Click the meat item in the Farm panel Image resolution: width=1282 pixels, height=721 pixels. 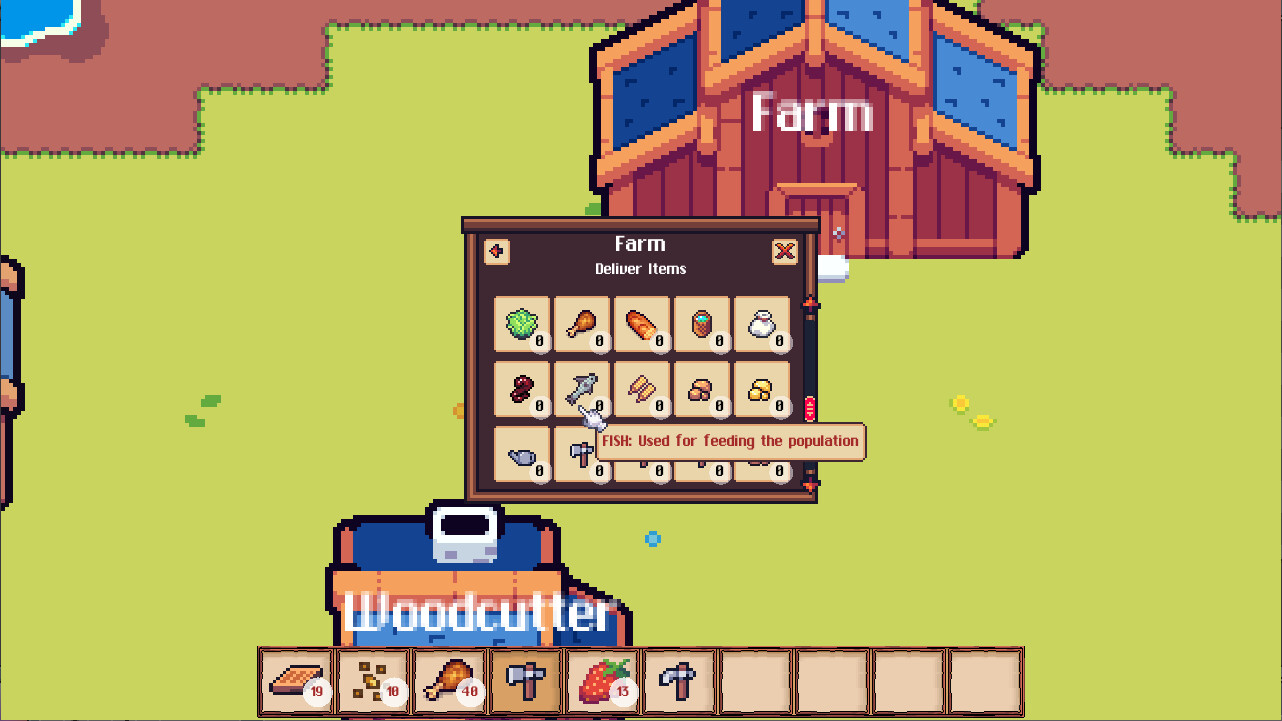coord(522,390)
